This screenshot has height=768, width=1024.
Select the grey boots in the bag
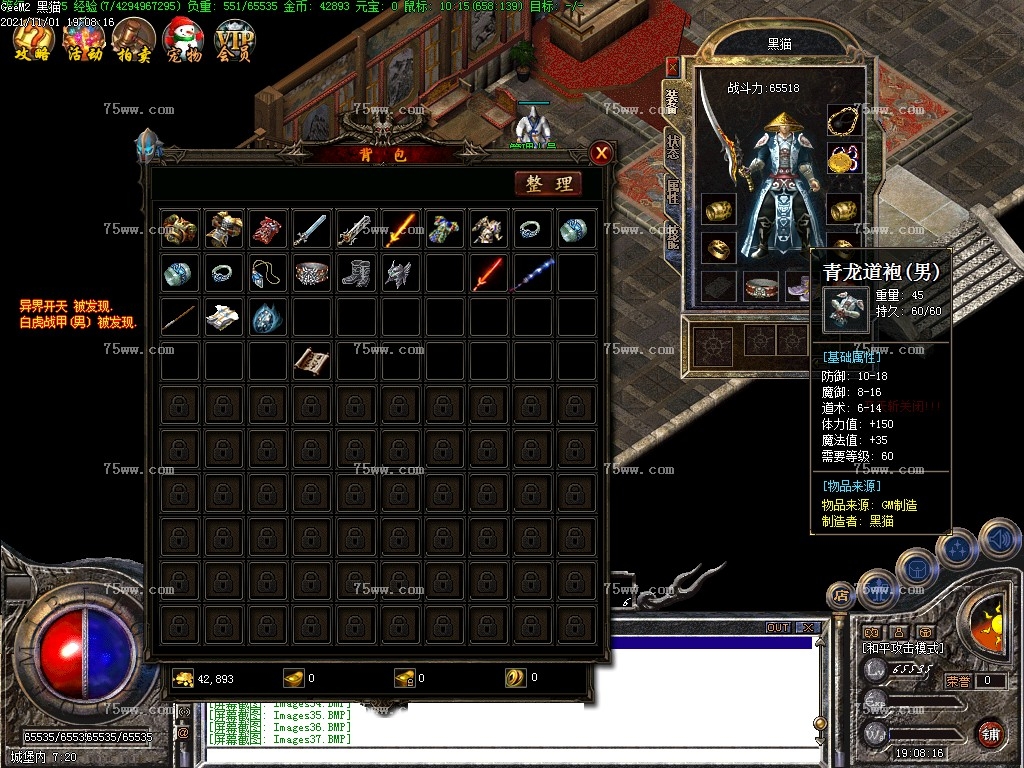pyautogui.click(x=356, y=273)
